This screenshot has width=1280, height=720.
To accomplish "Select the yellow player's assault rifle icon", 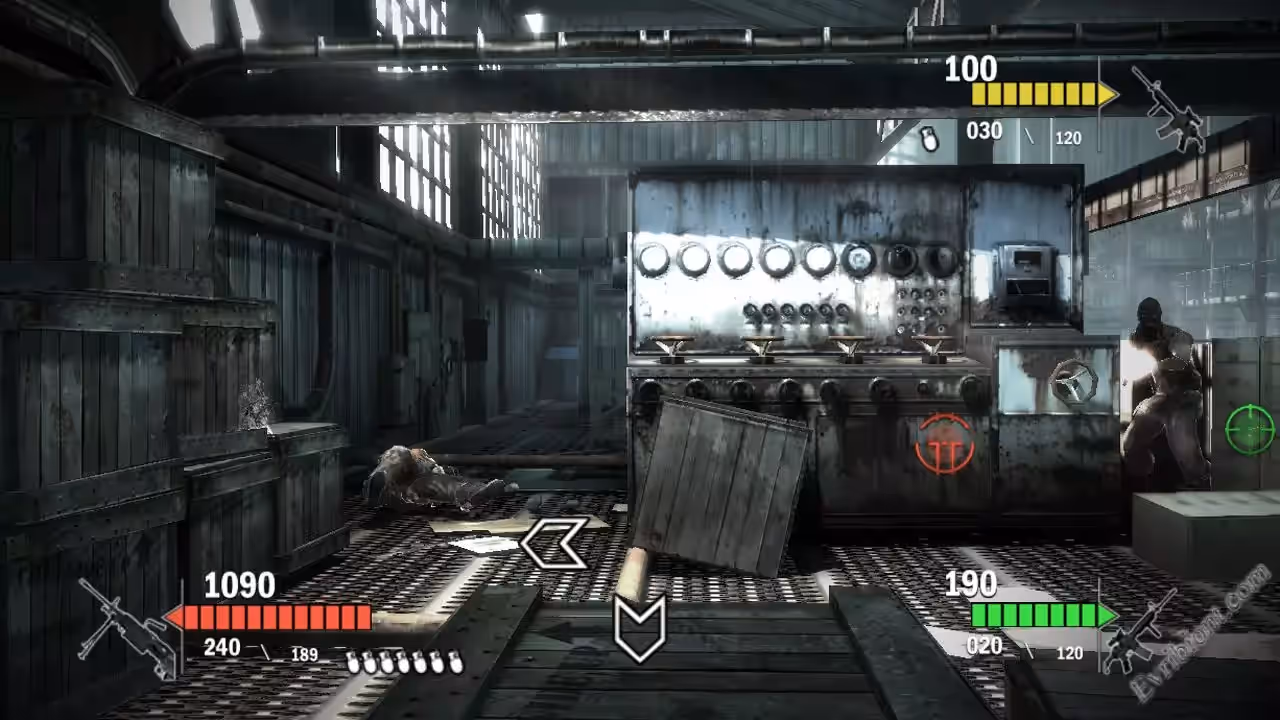I will click(1168, 108).
